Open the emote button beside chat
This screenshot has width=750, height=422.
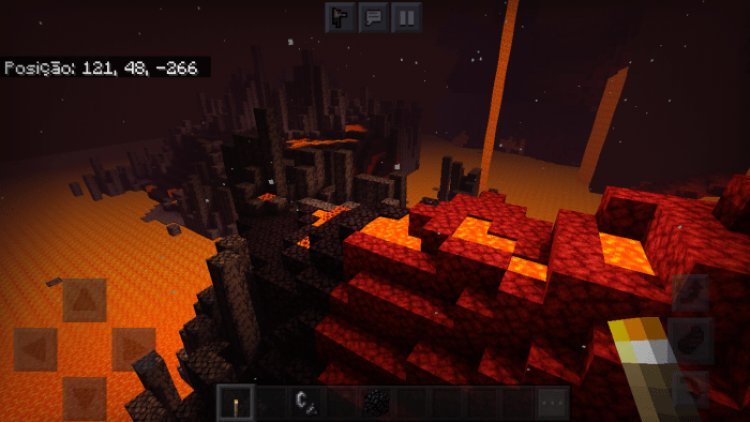point(341,17)
